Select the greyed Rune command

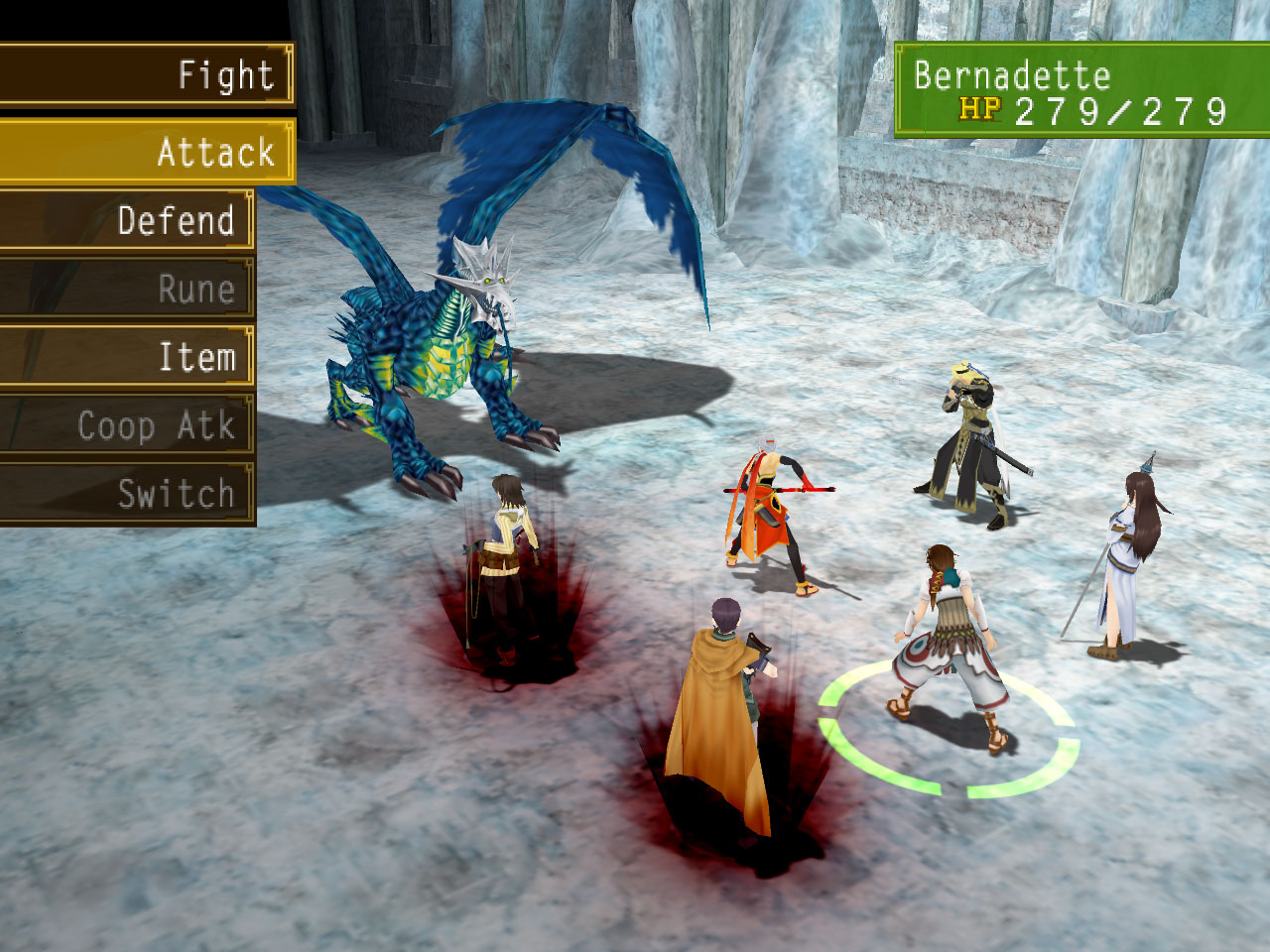coord(127,289)
